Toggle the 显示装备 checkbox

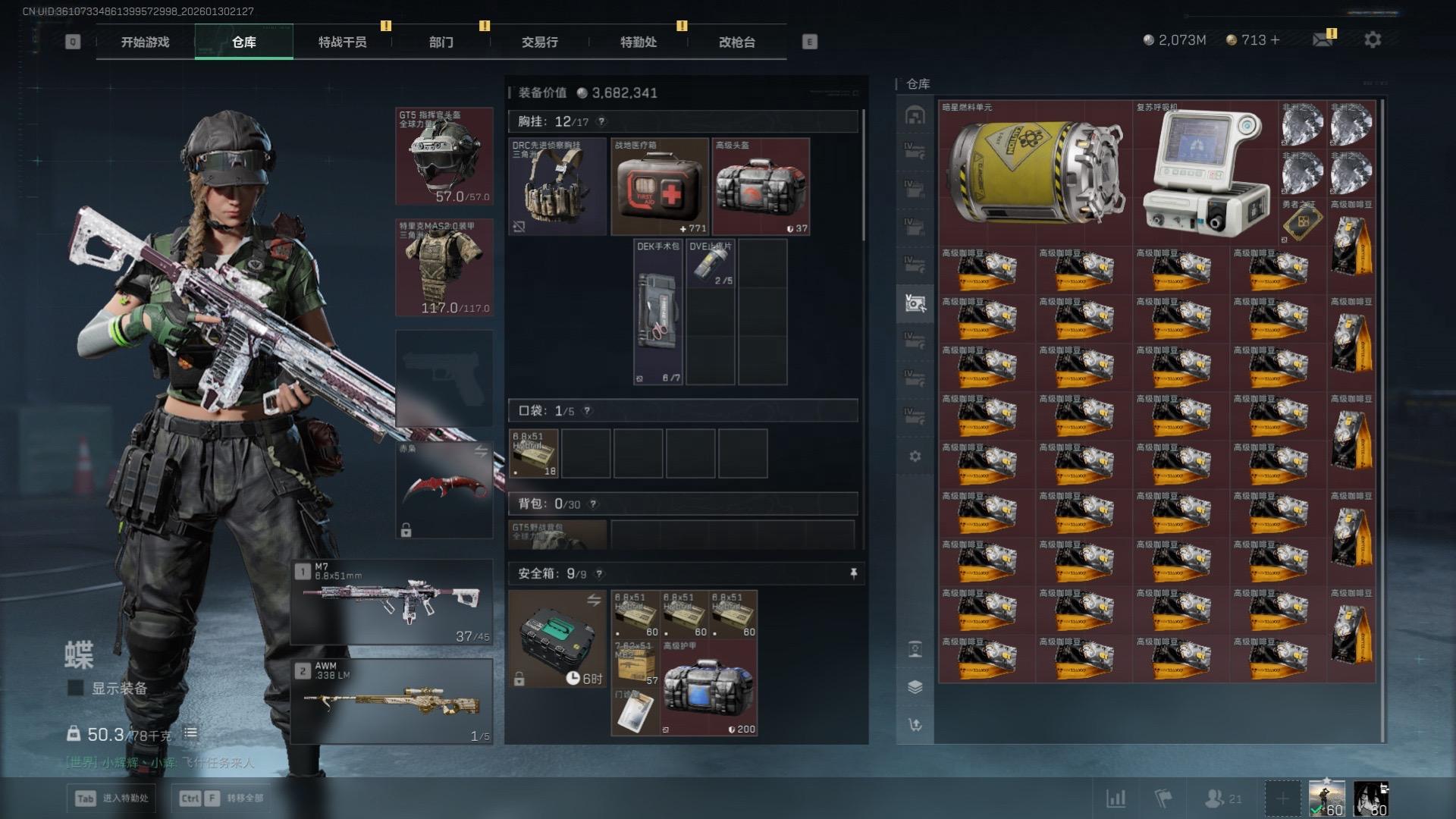coord(76,688)
